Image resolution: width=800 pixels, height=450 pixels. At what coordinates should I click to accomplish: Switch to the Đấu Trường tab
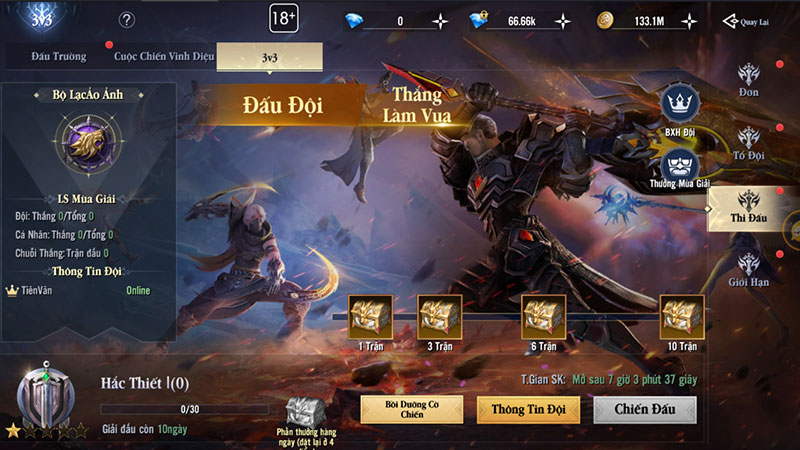(57, 57)
